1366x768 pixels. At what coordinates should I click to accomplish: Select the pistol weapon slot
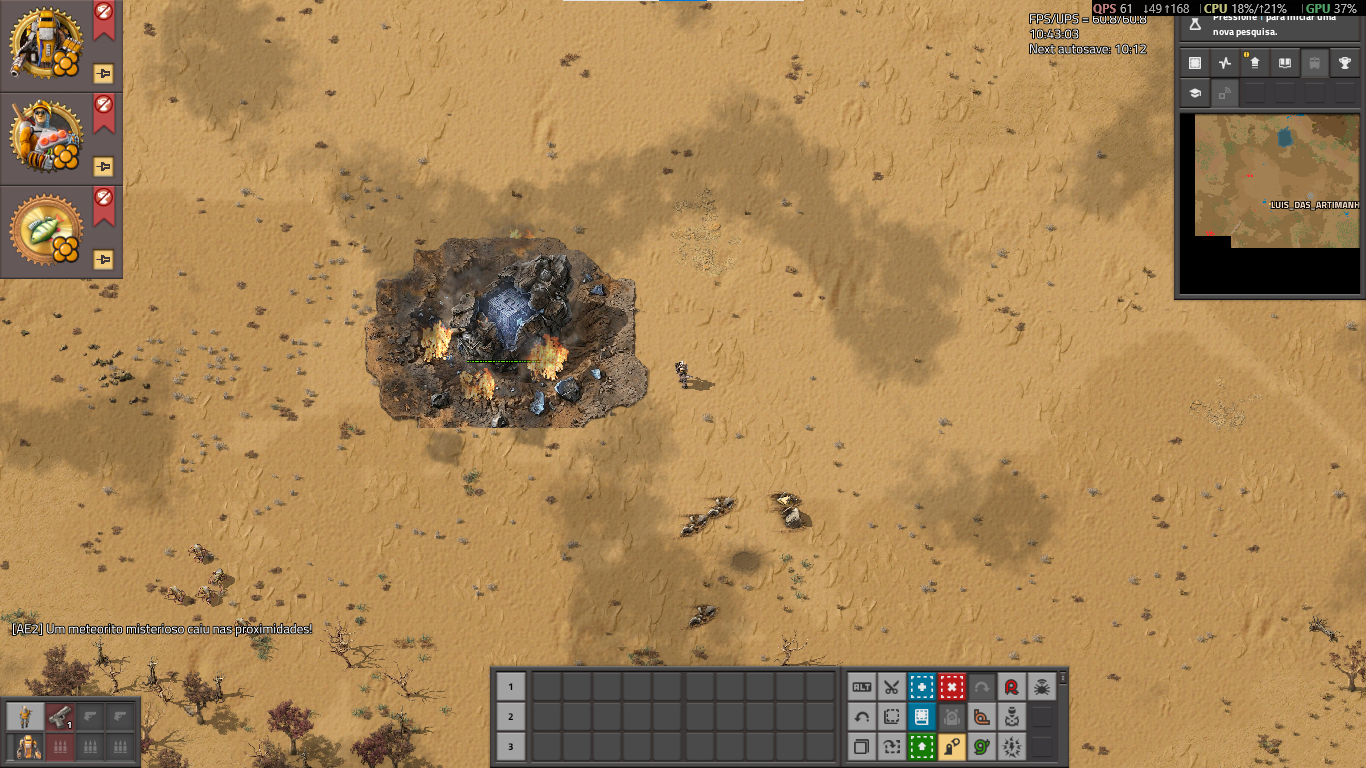pyautogui.click(x=60, y=716)
